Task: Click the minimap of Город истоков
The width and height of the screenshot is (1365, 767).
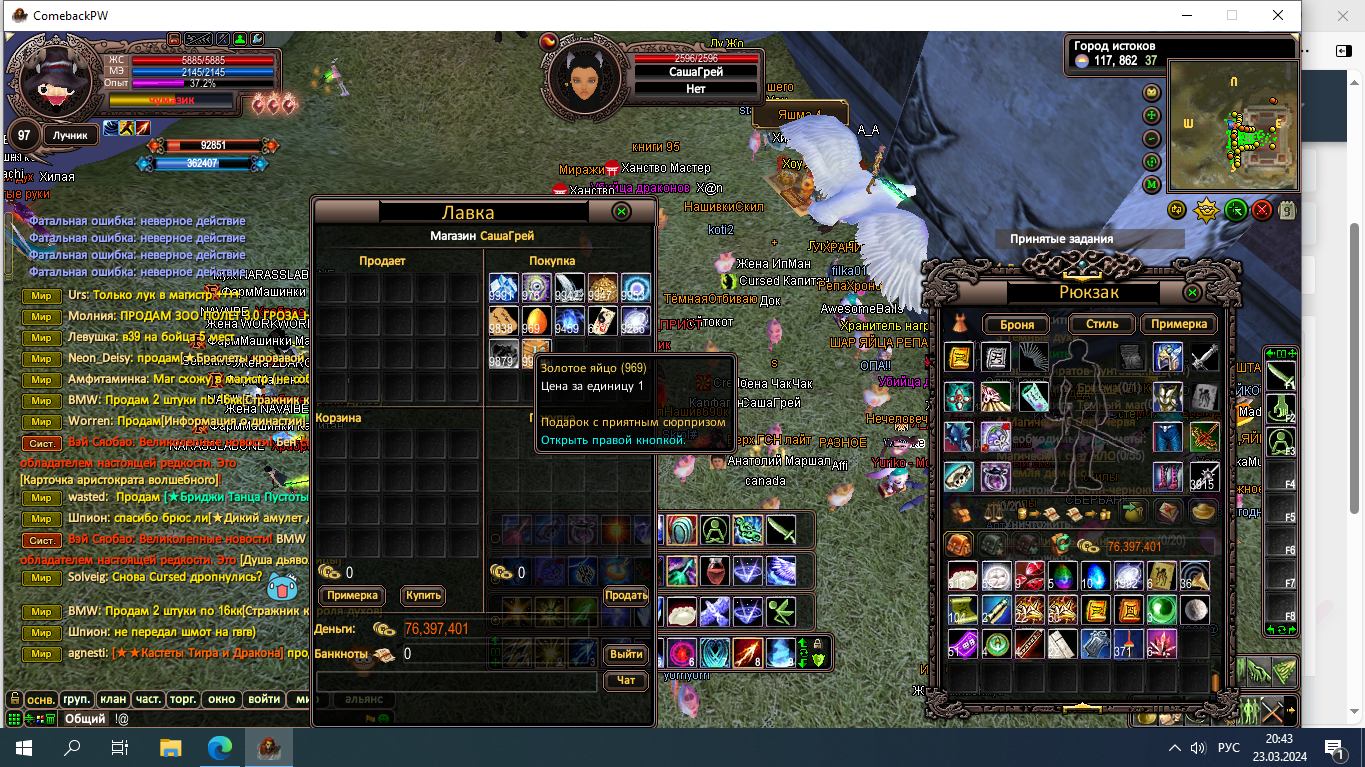Action: 1232,125
